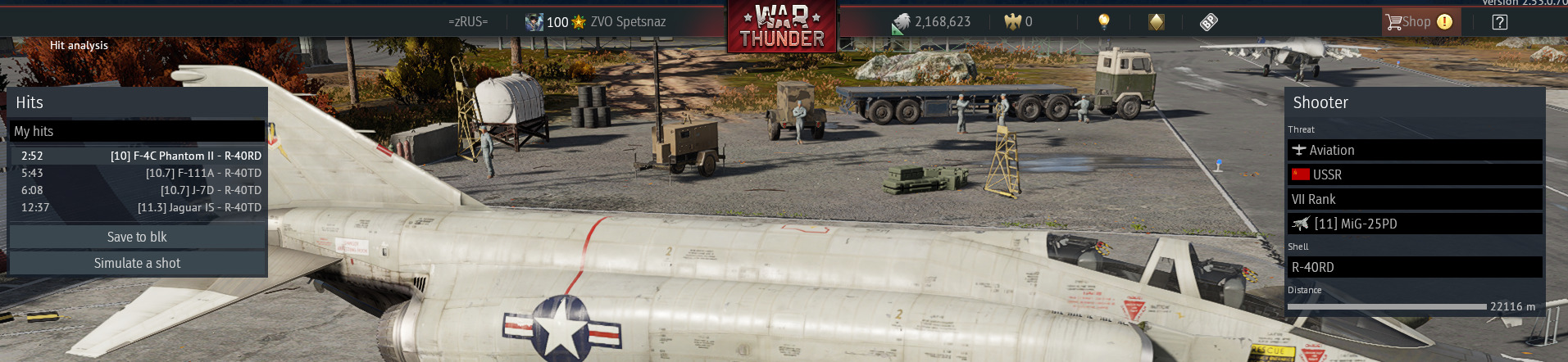Expand the My hits list header
Screen dimensions: 1568x362
(137, 131)
